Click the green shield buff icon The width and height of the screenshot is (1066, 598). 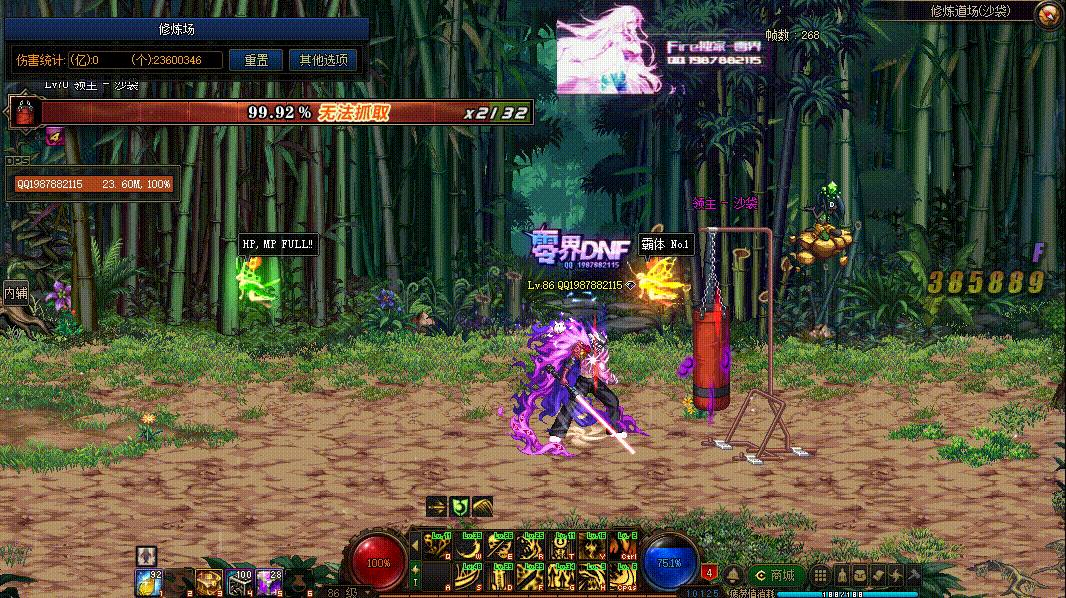pos(460,507)
